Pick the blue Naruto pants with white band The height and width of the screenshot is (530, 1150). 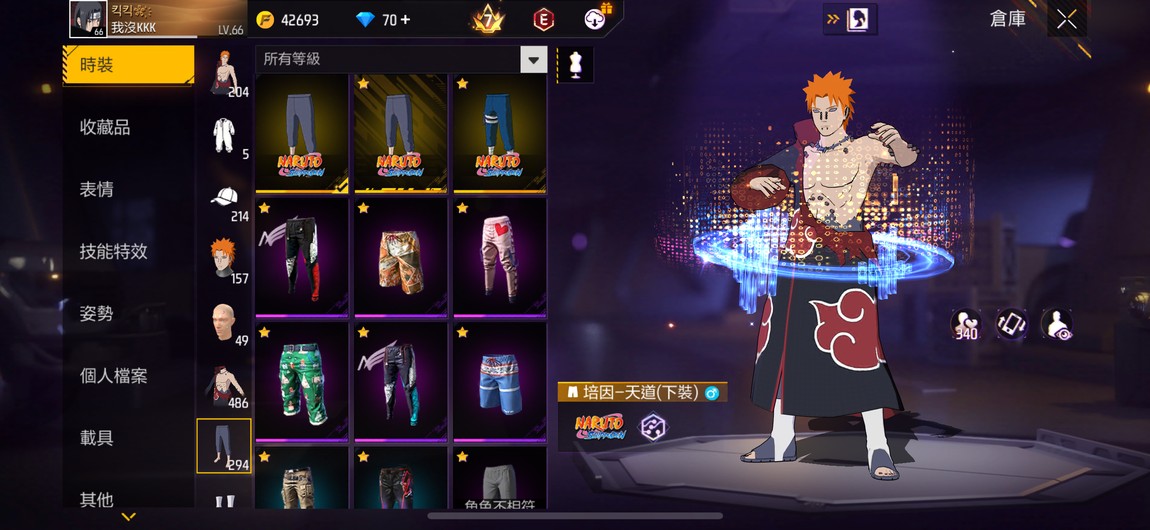click(x=499, y=133)
